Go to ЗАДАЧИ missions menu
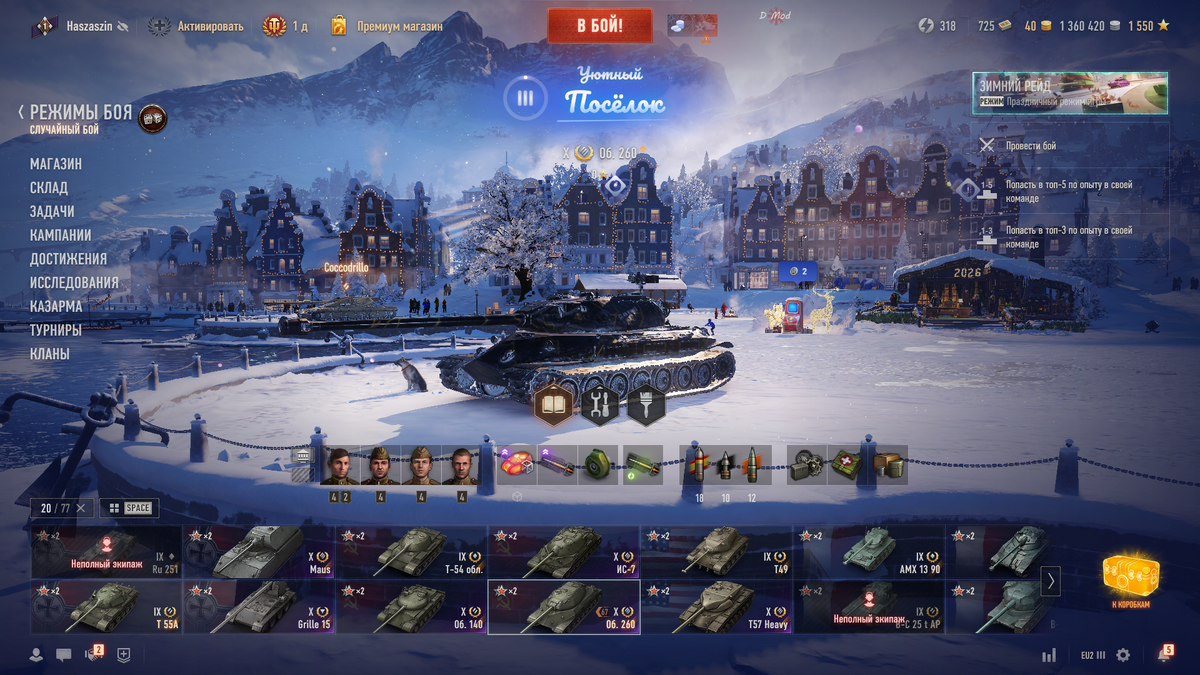 [x=52, y=212]
